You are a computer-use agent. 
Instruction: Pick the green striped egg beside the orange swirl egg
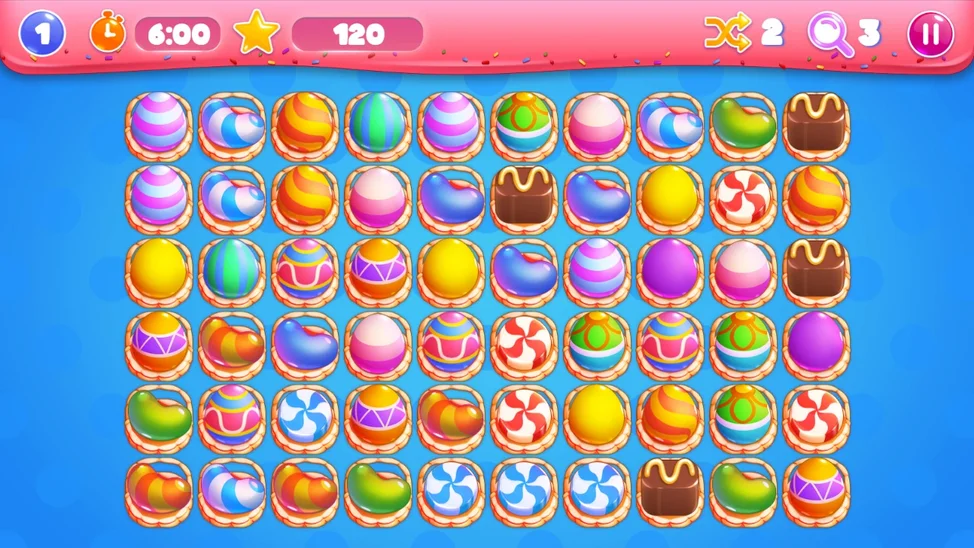click(377, 125)
